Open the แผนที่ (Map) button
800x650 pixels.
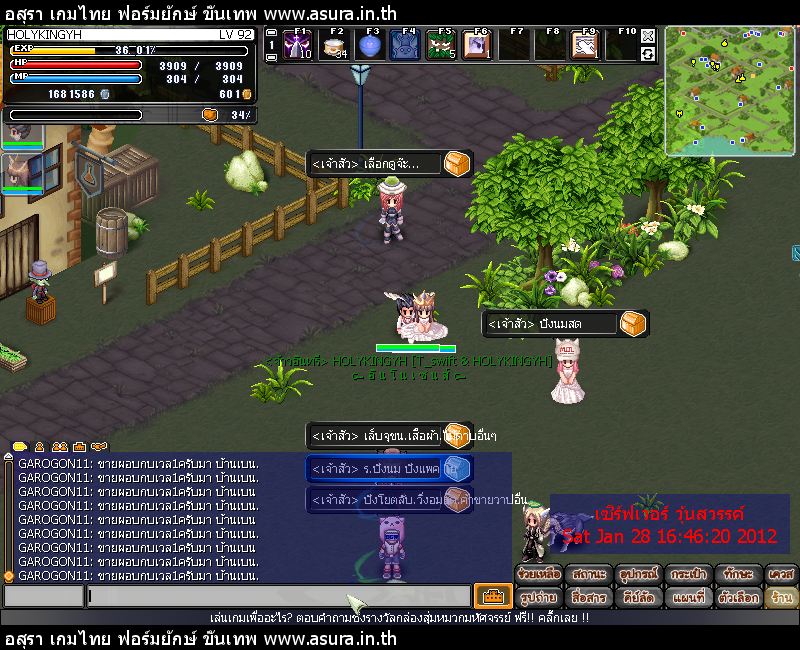(690, 597)
